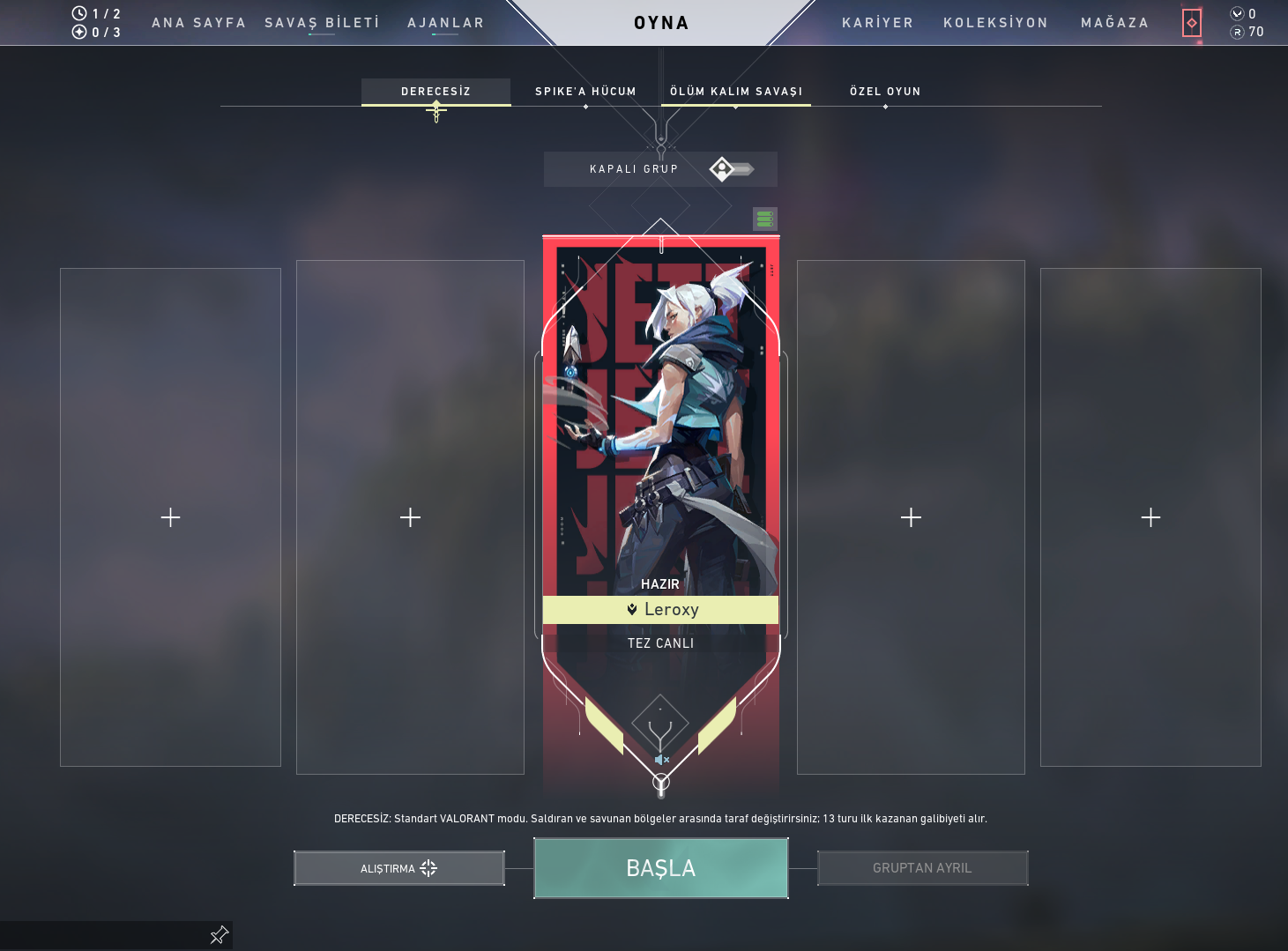Open the MAĞAZA menu
1288x951 pixels.
1113,23
